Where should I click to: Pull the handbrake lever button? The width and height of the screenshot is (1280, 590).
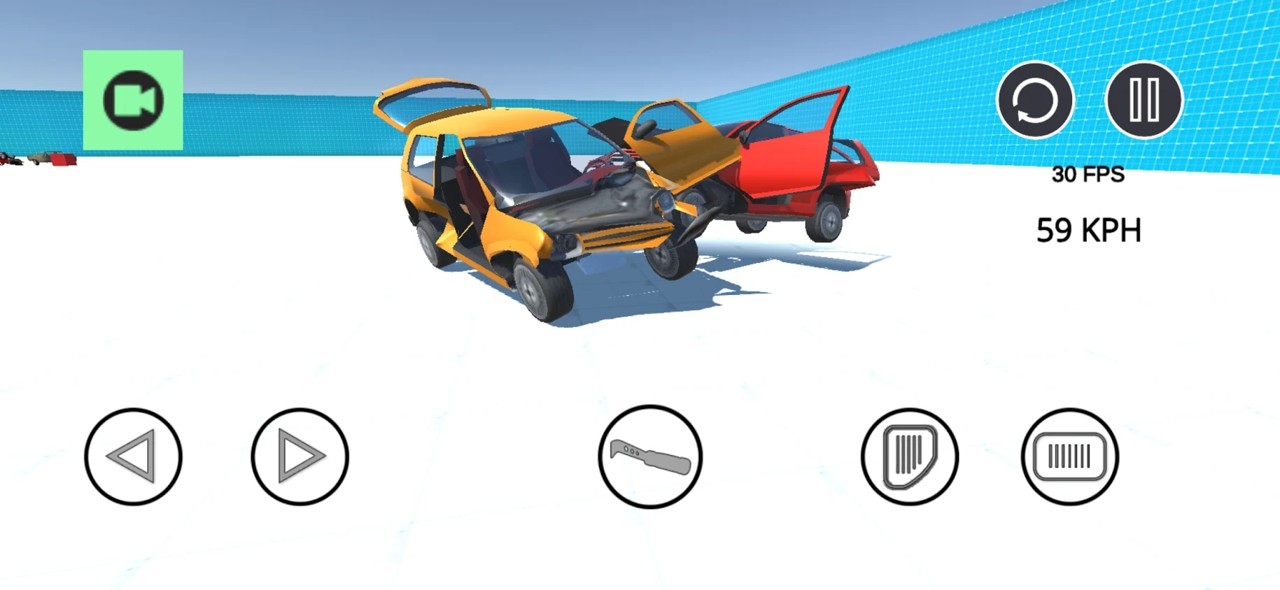[x=650, y=456]
